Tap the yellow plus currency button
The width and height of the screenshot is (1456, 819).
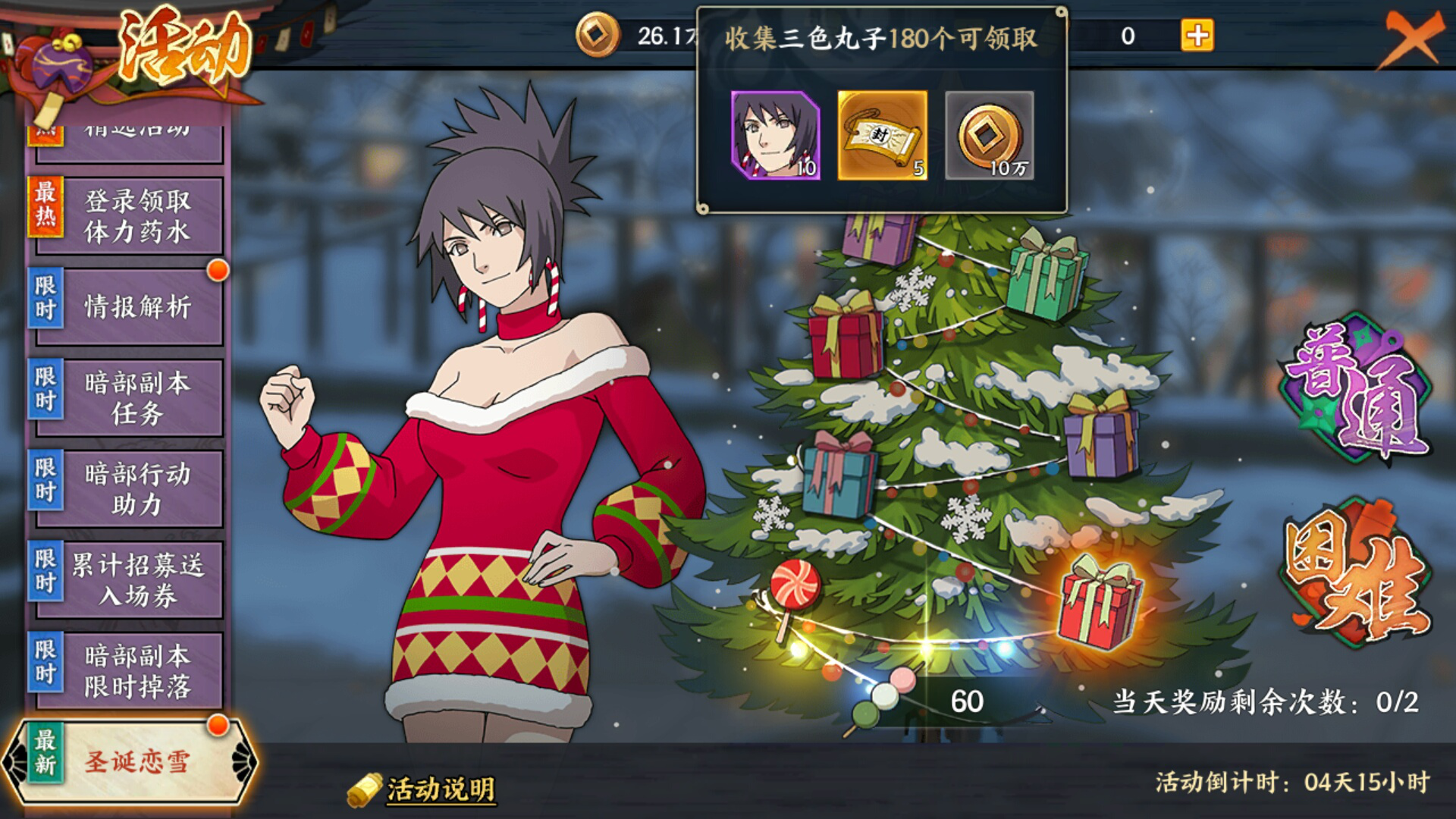[x=1197, y=36]
